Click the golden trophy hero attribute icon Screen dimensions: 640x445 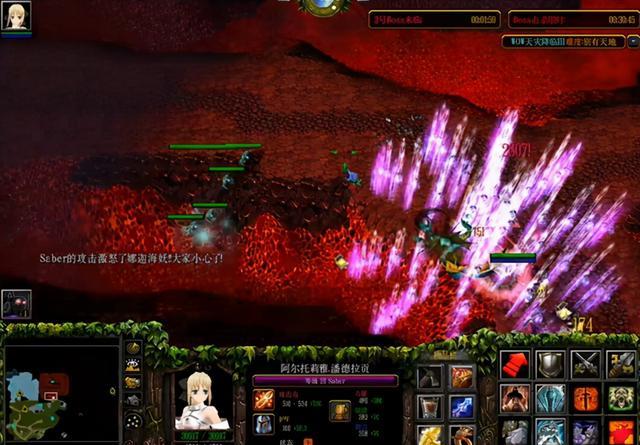click(x=341, y=411)
